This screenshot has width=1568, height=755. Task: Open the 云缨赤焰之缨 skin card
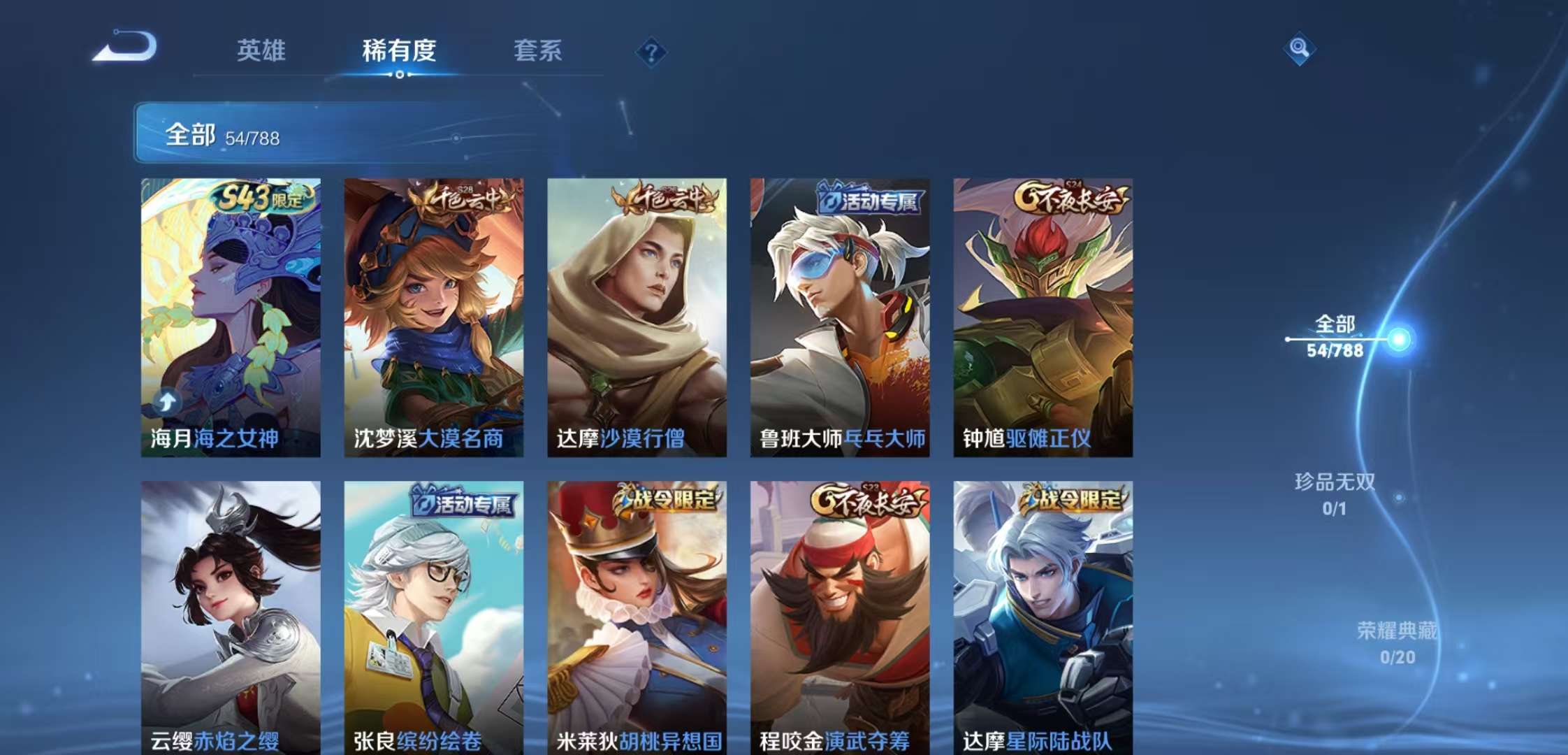pyautogui.click(x=229, y=615)
